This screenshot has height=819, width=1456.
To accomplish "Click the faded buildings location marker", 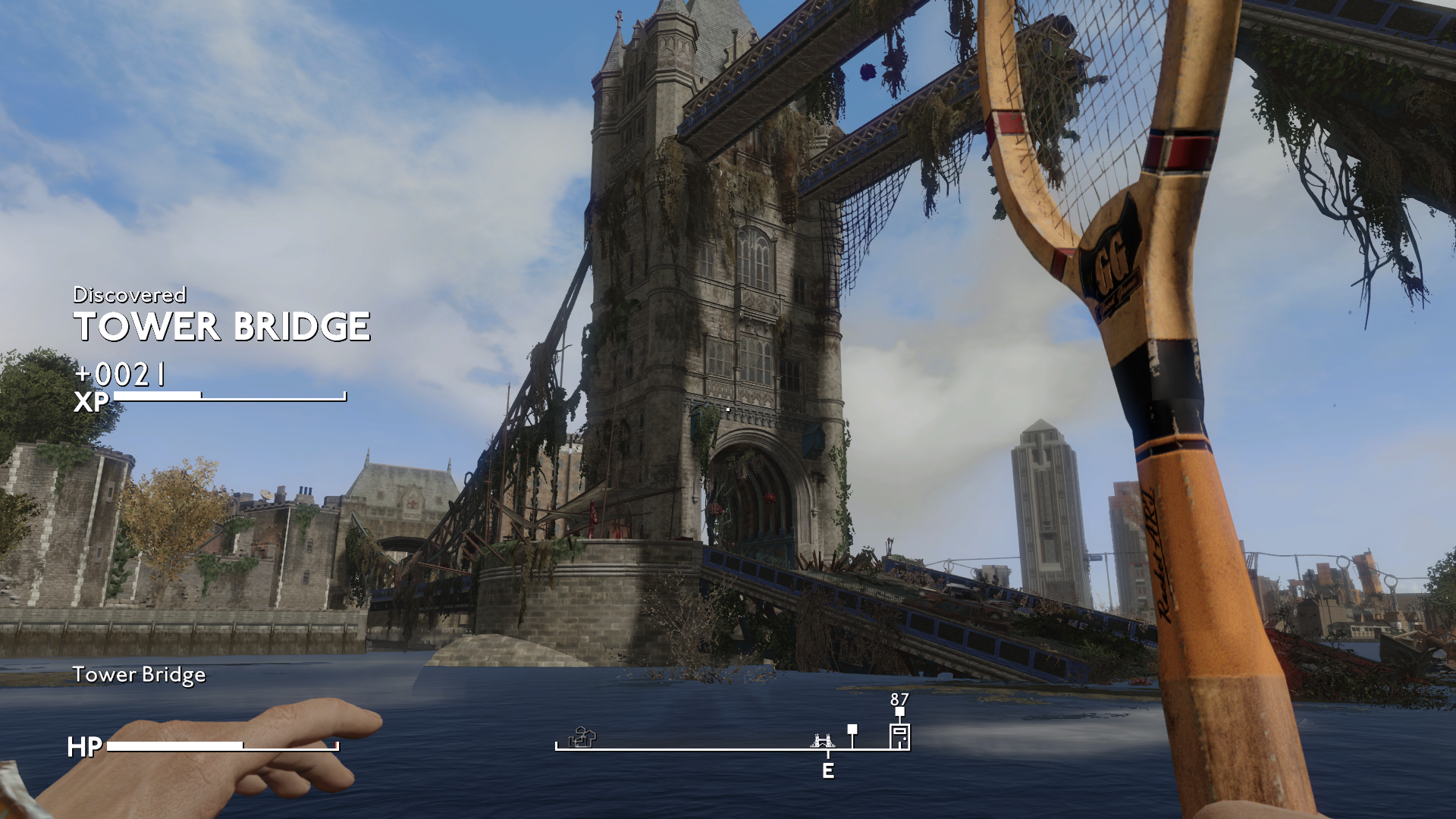I will (x=582, y=737).
